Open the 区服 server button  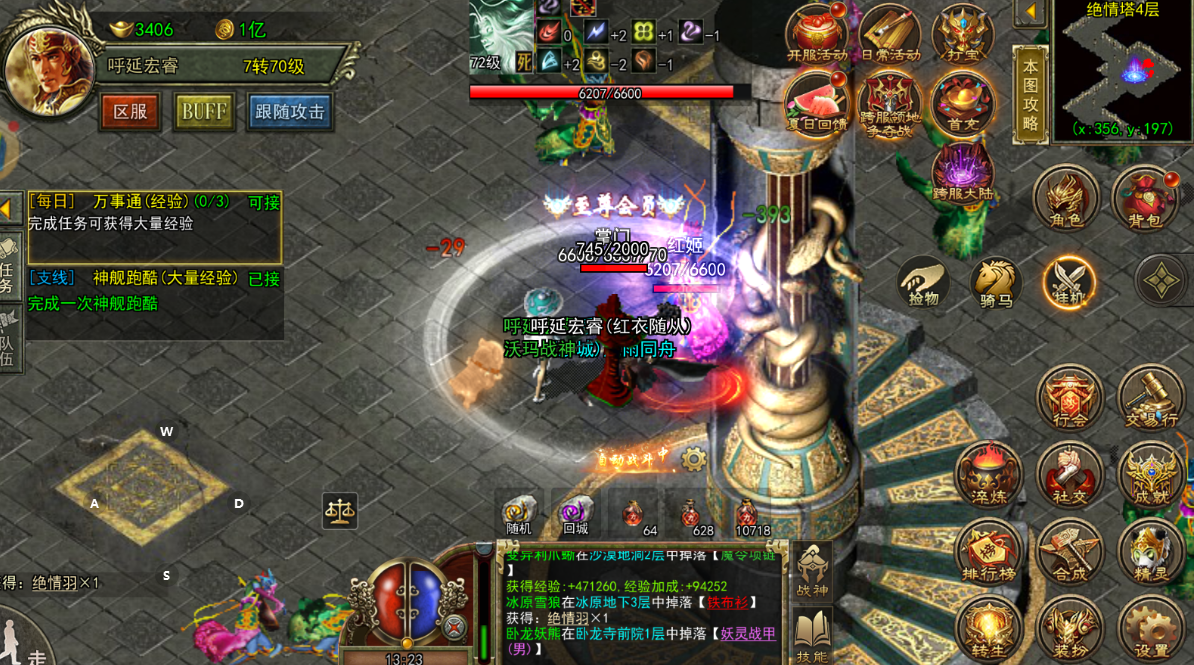click(x=130, y=112)
